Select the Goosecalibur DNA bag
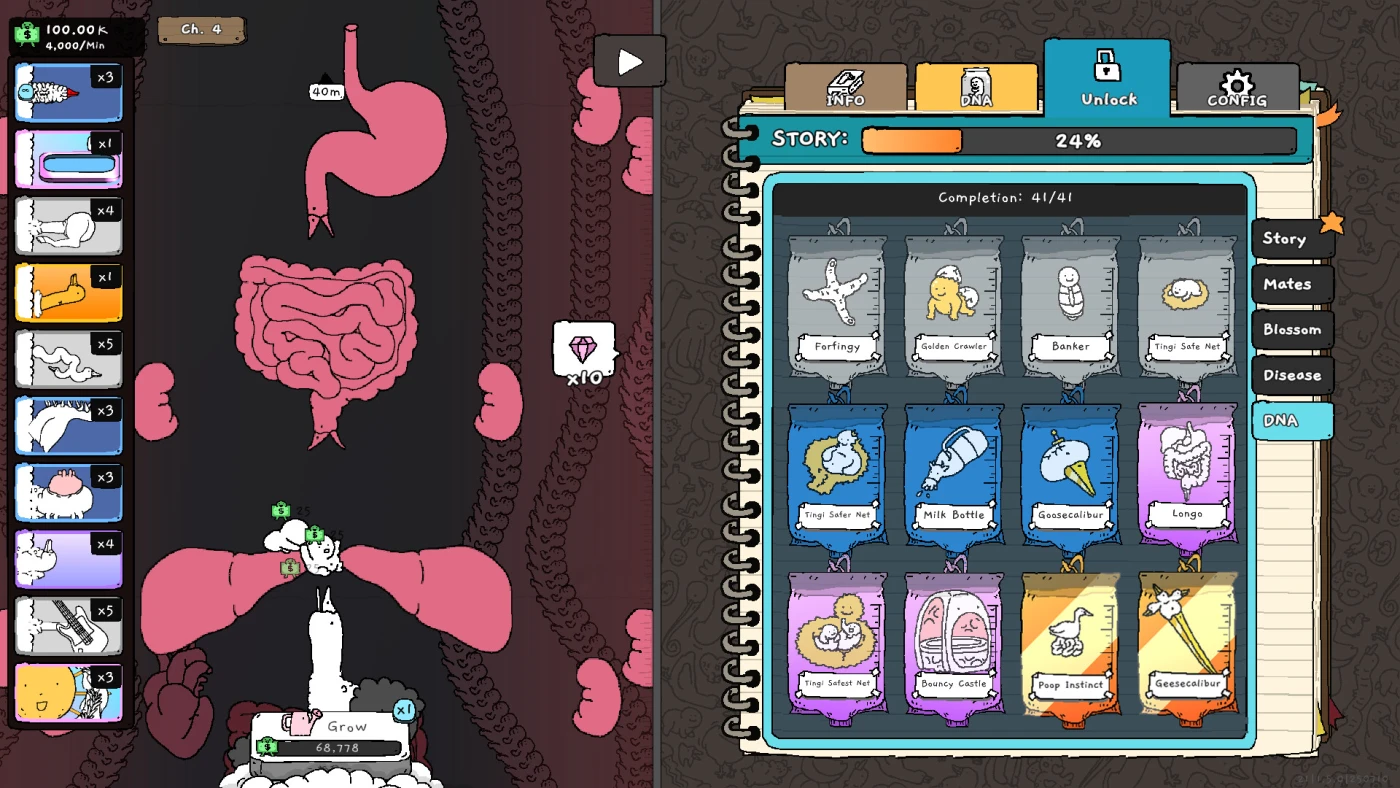The height and width of the screenshot is (788, 1400). point(1070,475)
